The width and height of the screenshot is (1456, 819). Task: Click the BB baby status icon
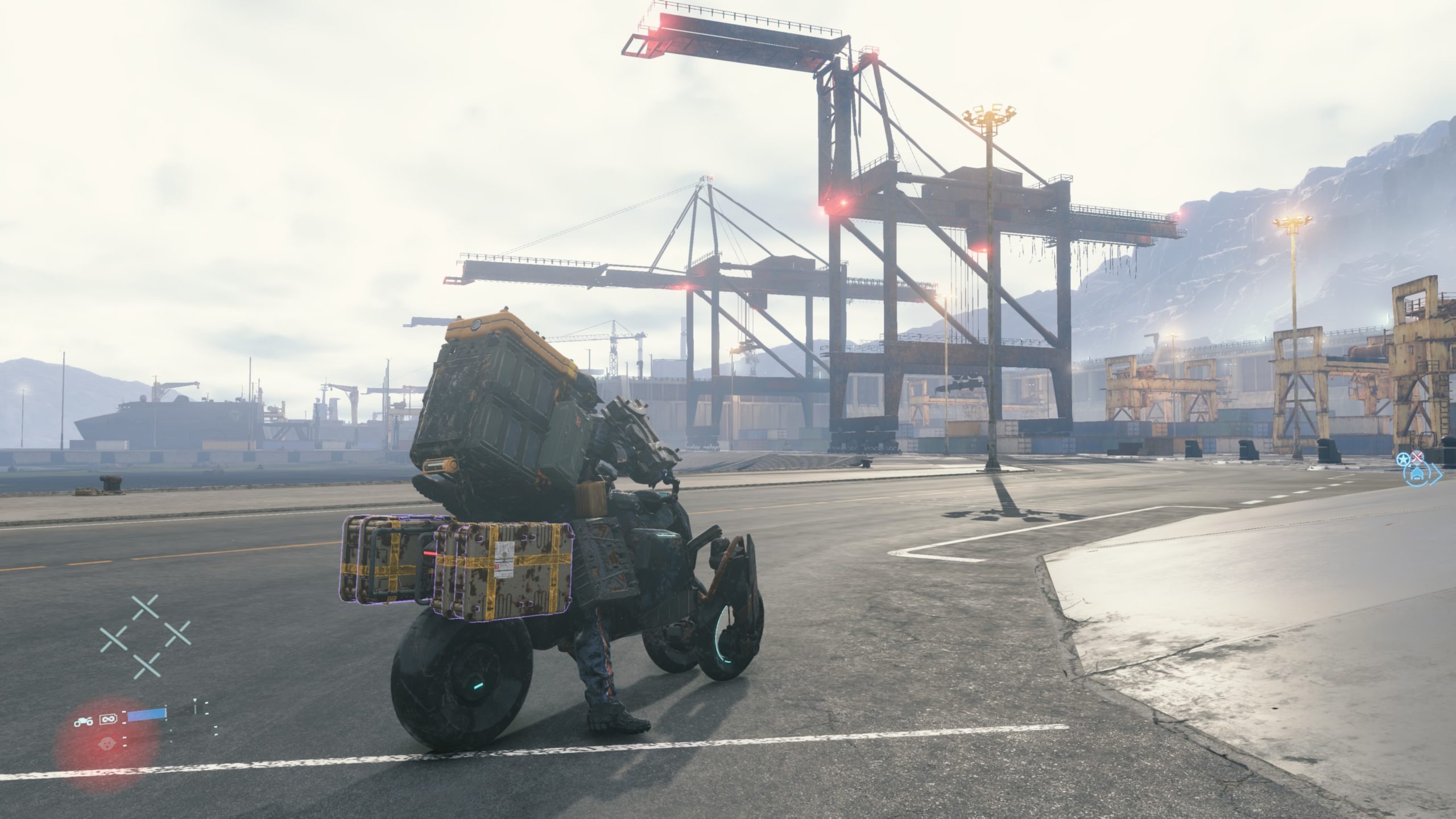tap(106, 743)
